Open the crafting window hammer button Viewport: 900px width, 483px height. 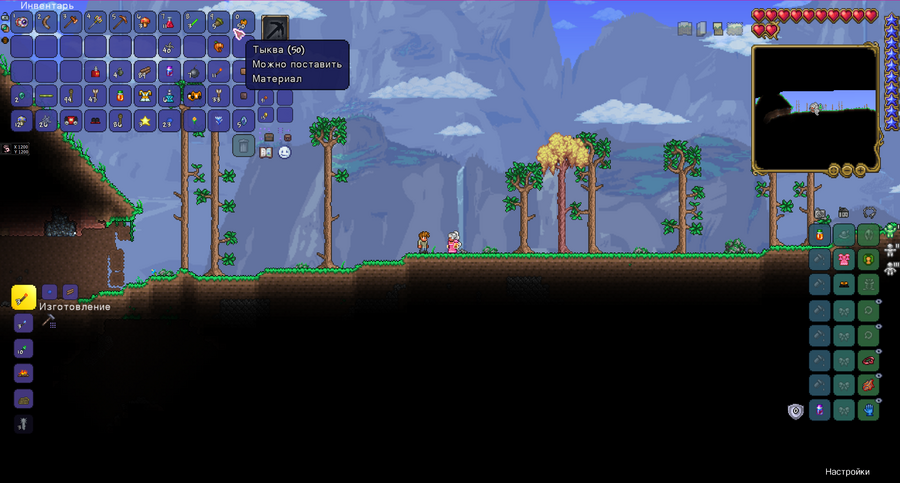point(48,321)
